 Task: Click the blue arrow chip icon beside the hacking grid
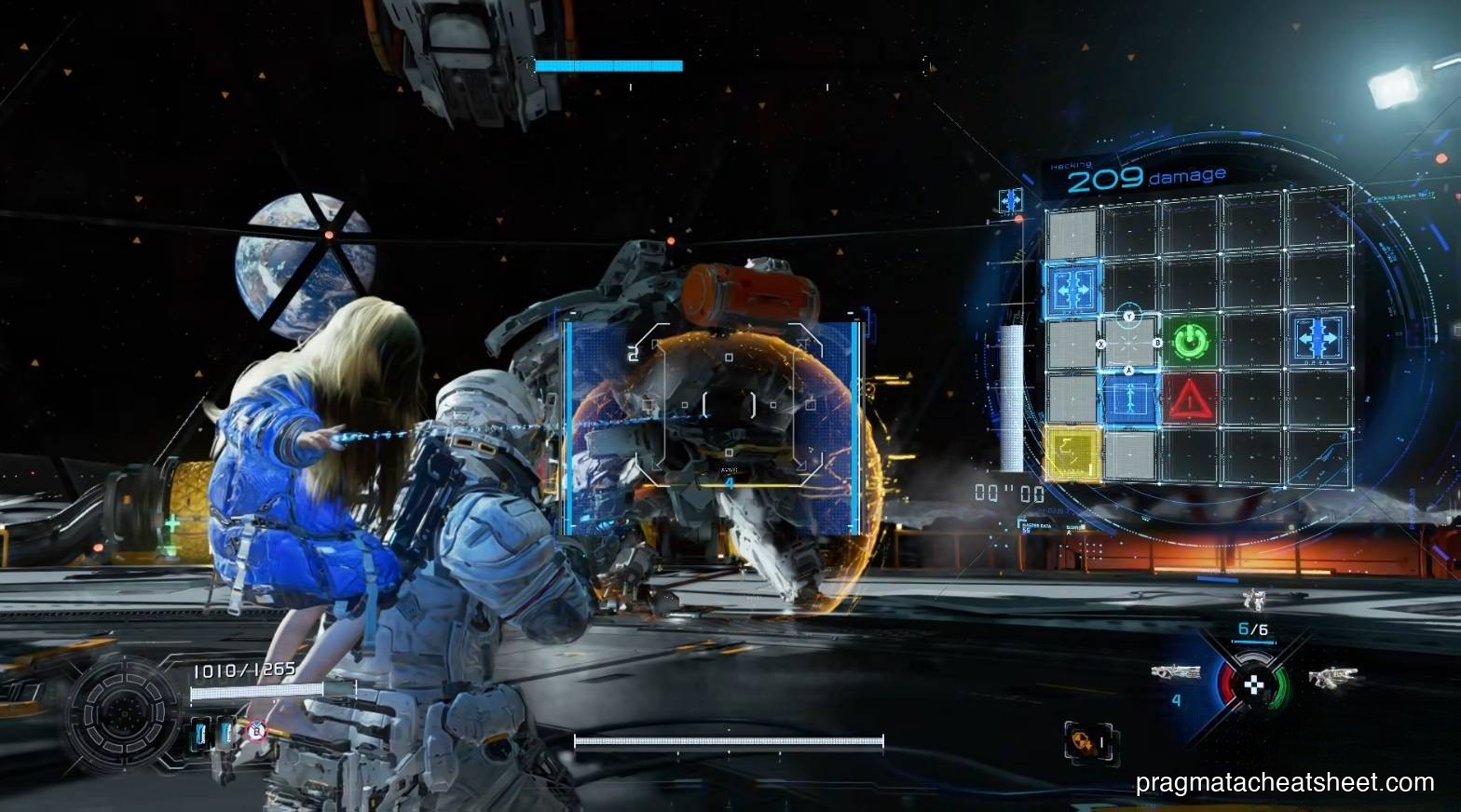tap(1010, 200)
